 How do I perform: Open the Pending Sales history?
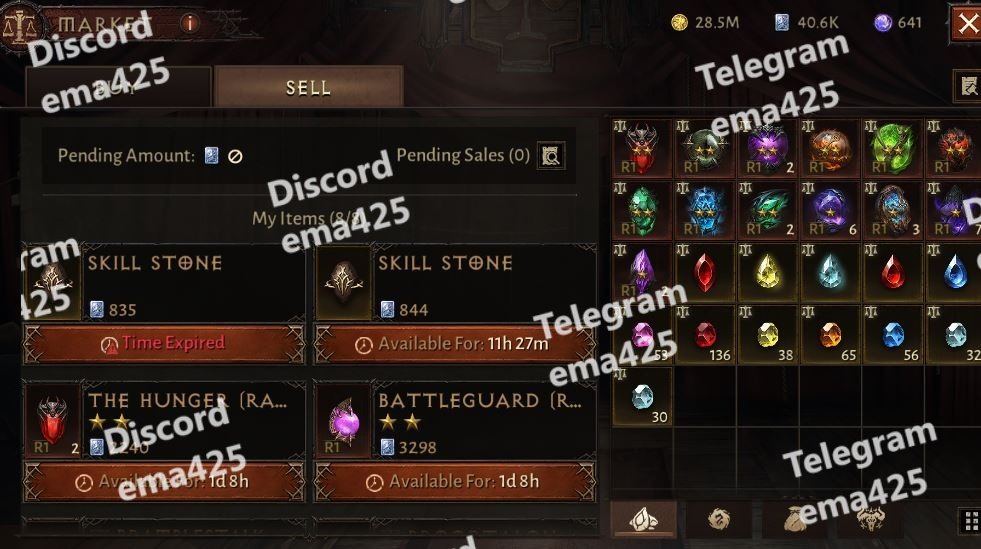[x=550, y=155]
